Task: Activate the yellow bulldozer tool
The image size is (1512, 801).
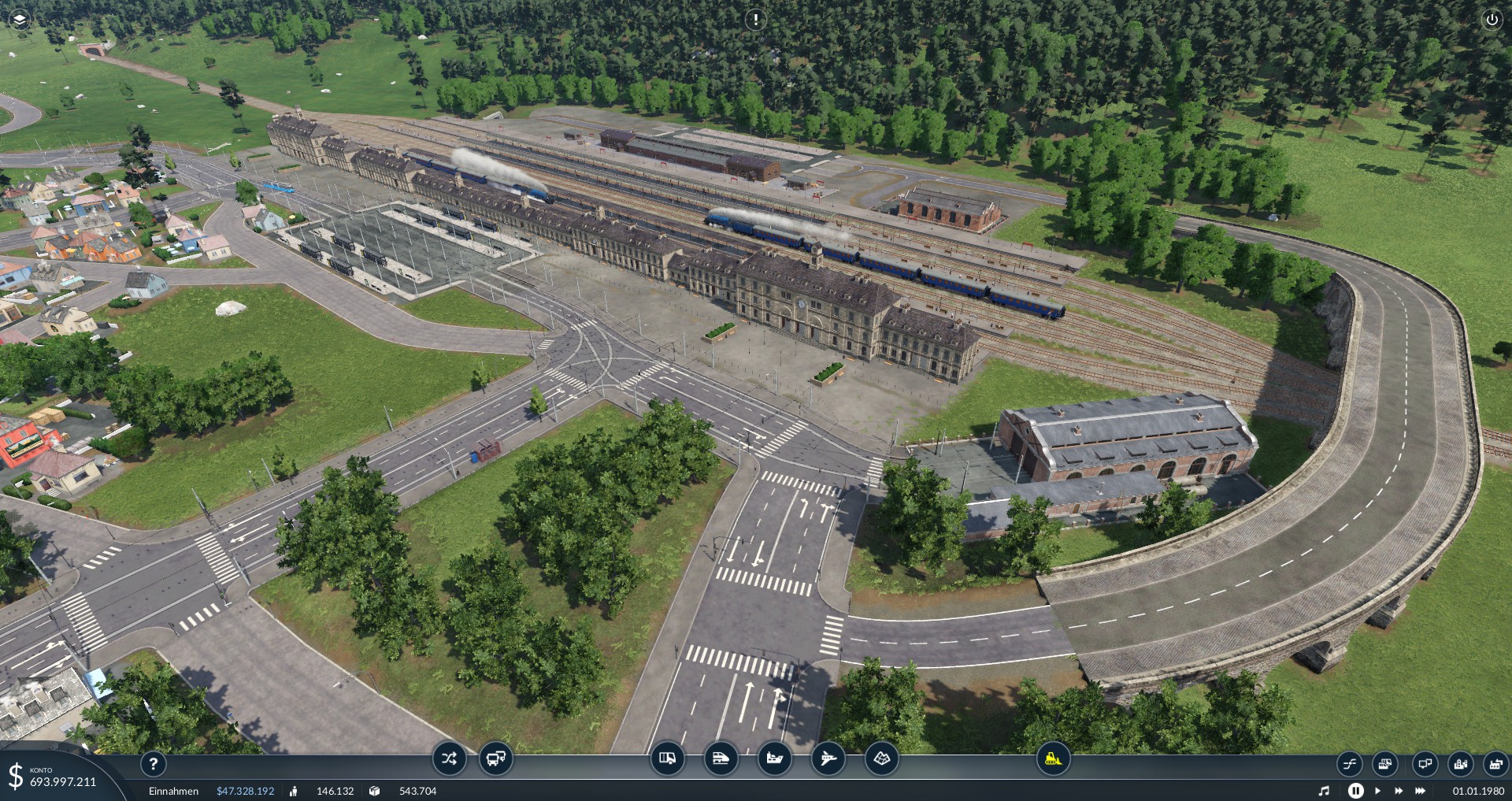Action: pyautogui.click(x=1053, y=758)
